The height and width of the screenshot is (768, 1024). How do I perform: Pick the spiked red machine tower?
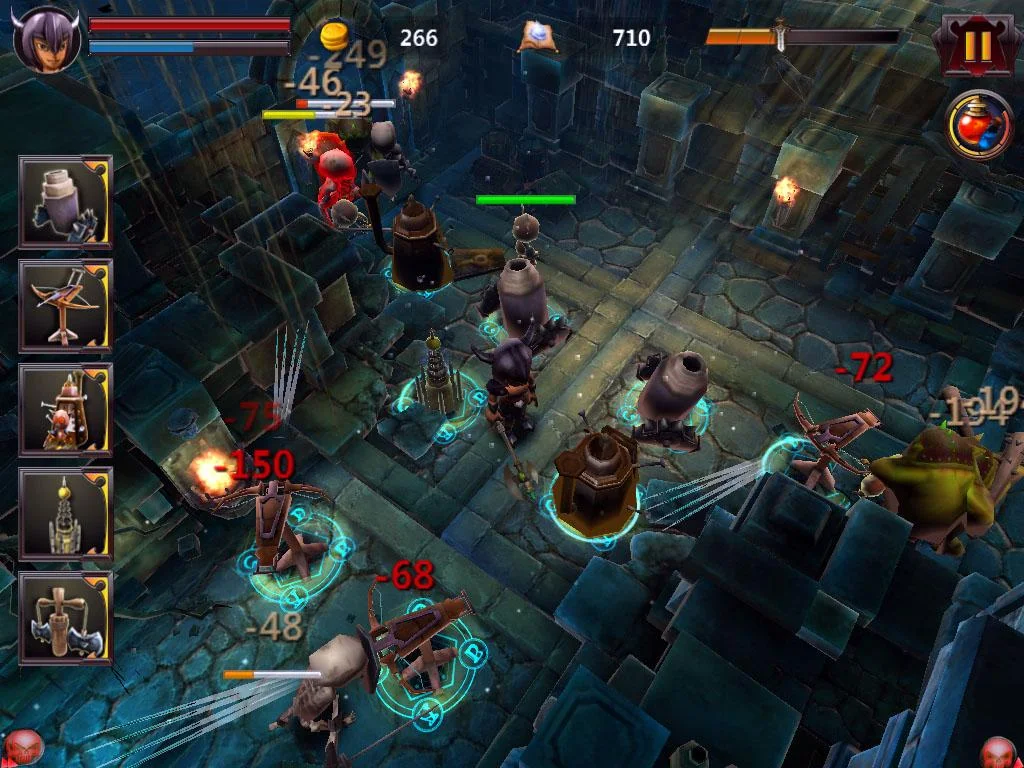point(65,409)
